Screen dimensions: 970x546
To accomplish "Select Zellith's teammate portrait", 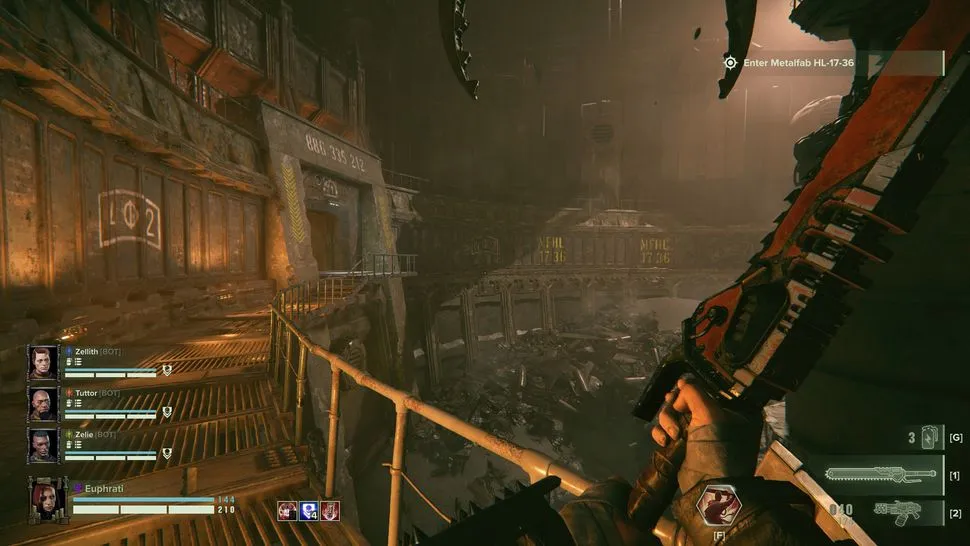I will click(x=43, y=362).
